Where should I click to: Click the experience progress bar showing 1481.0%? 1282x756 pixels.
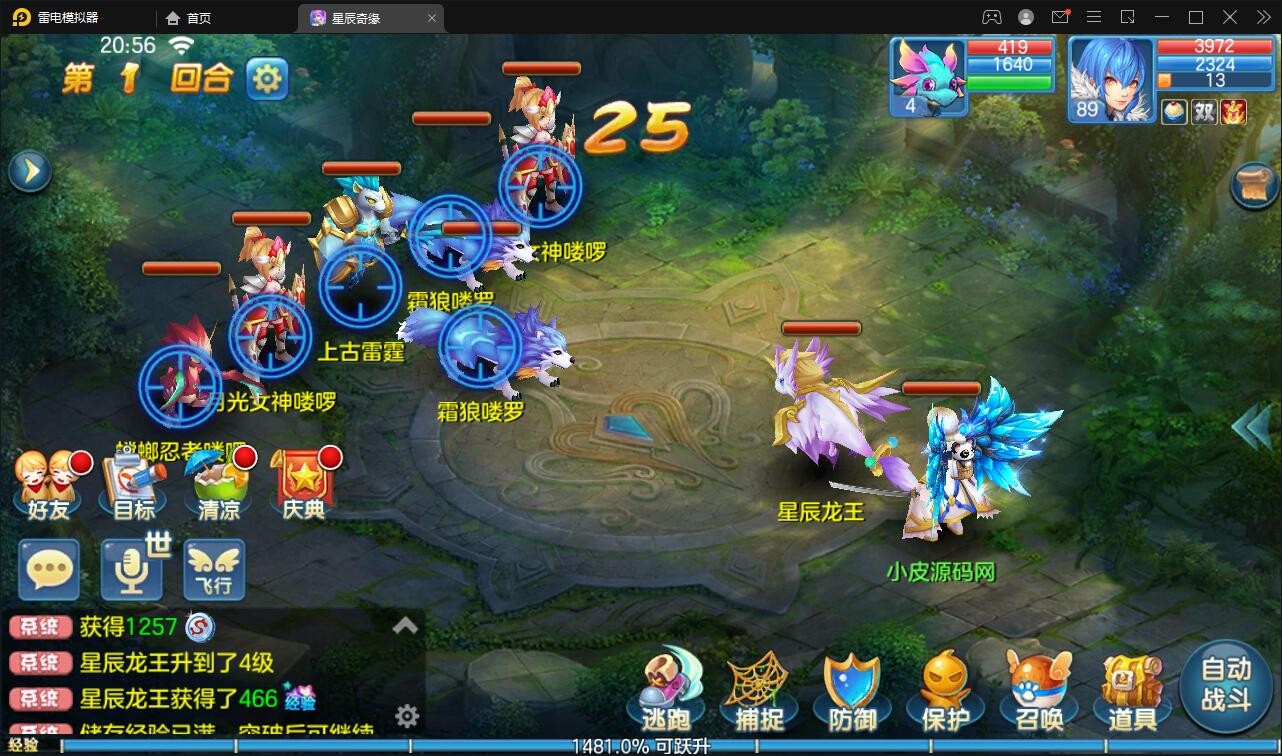pos(641,745)
